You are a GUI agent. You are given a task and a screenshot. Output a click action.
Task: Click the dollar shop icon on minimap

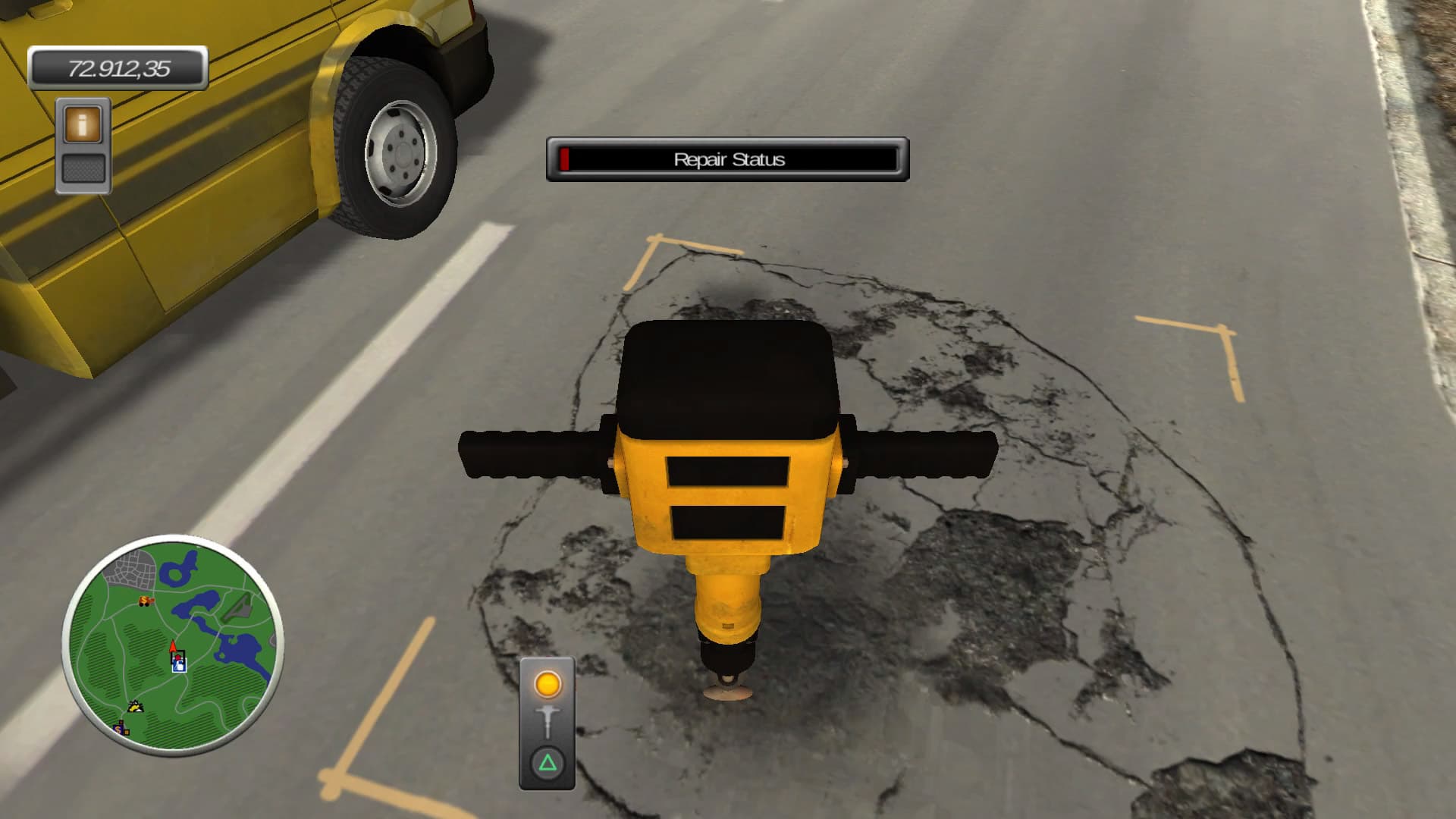coord(118,729)
